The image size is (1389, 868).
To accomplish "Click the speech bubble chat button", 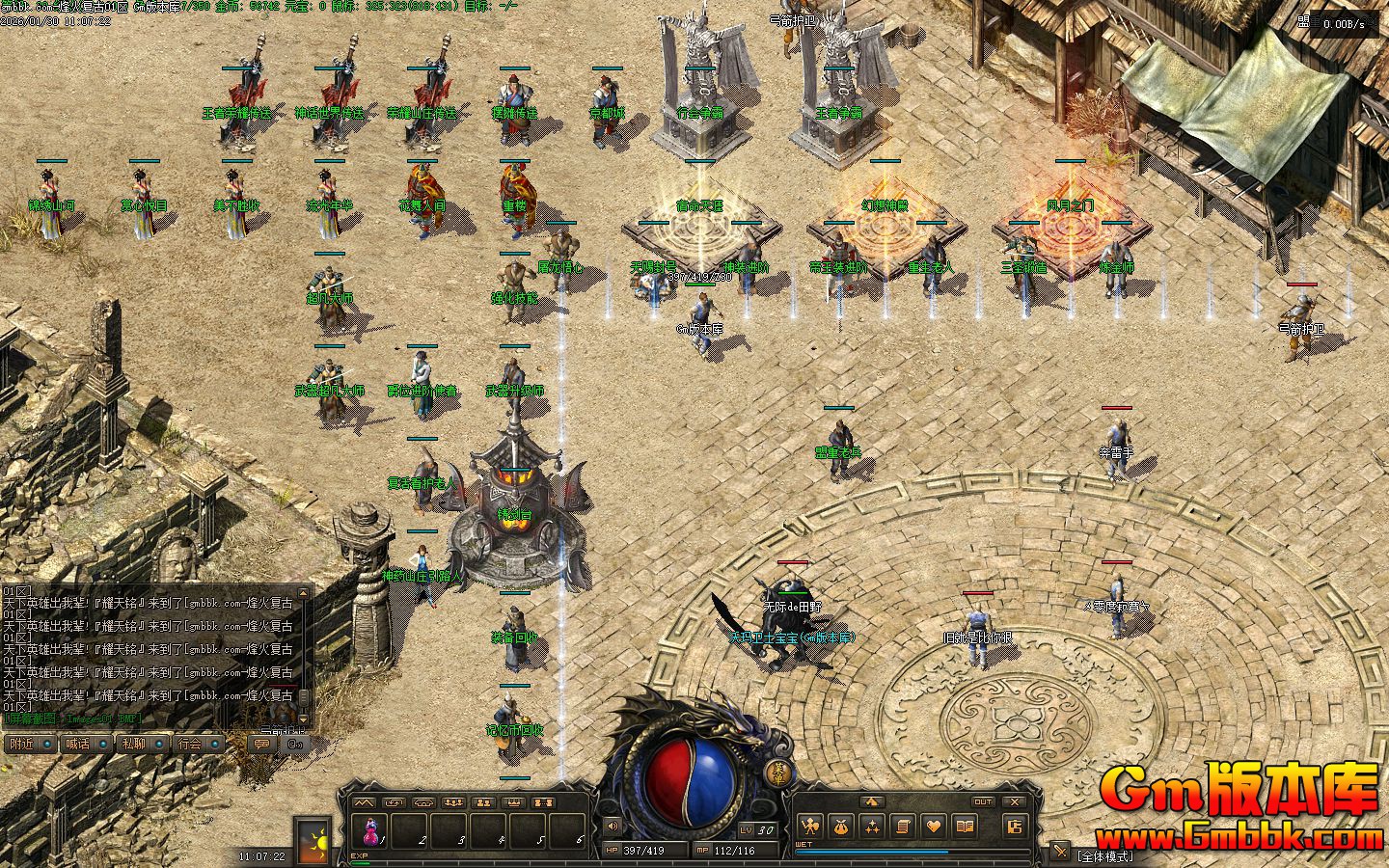I will pyautogui.click(x=261, y=744).
